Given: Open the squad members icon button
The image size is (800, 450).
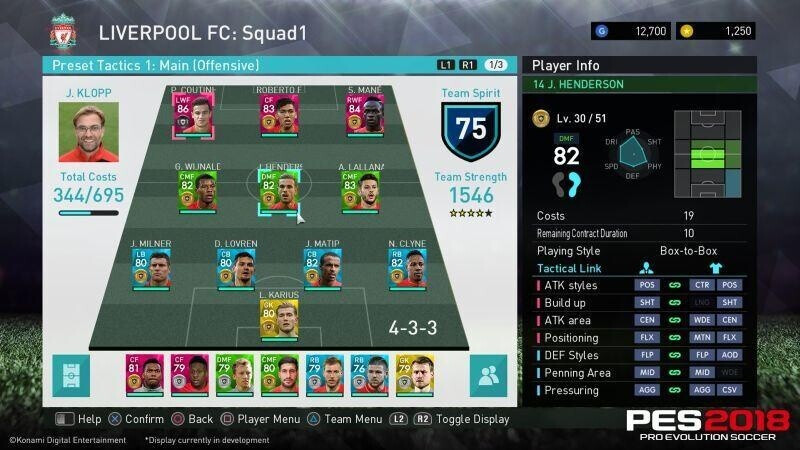Looking at the screenshot, I should tap(487, 376).
